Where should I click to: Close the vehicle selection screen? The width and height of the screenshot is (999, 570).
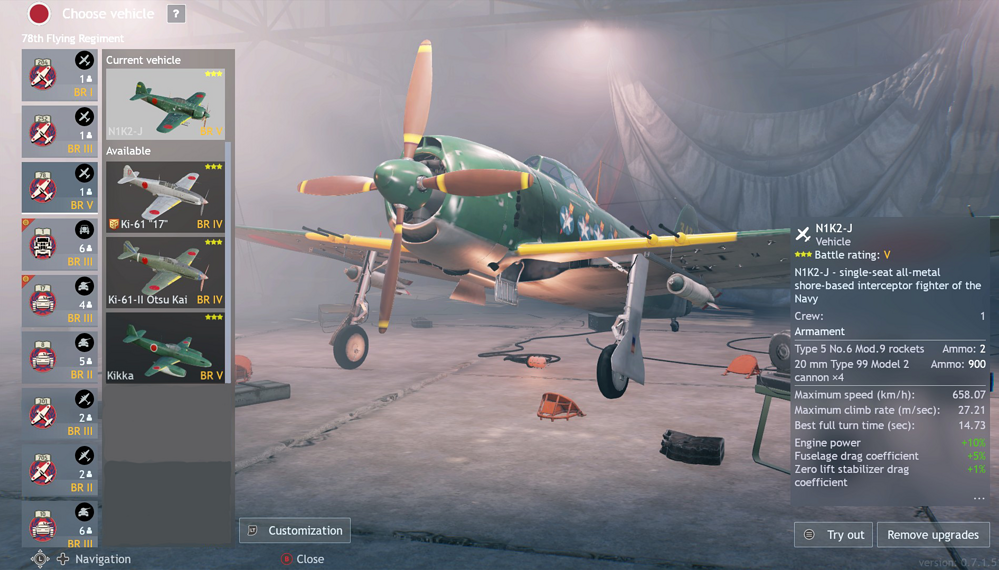tap(302, 559)
